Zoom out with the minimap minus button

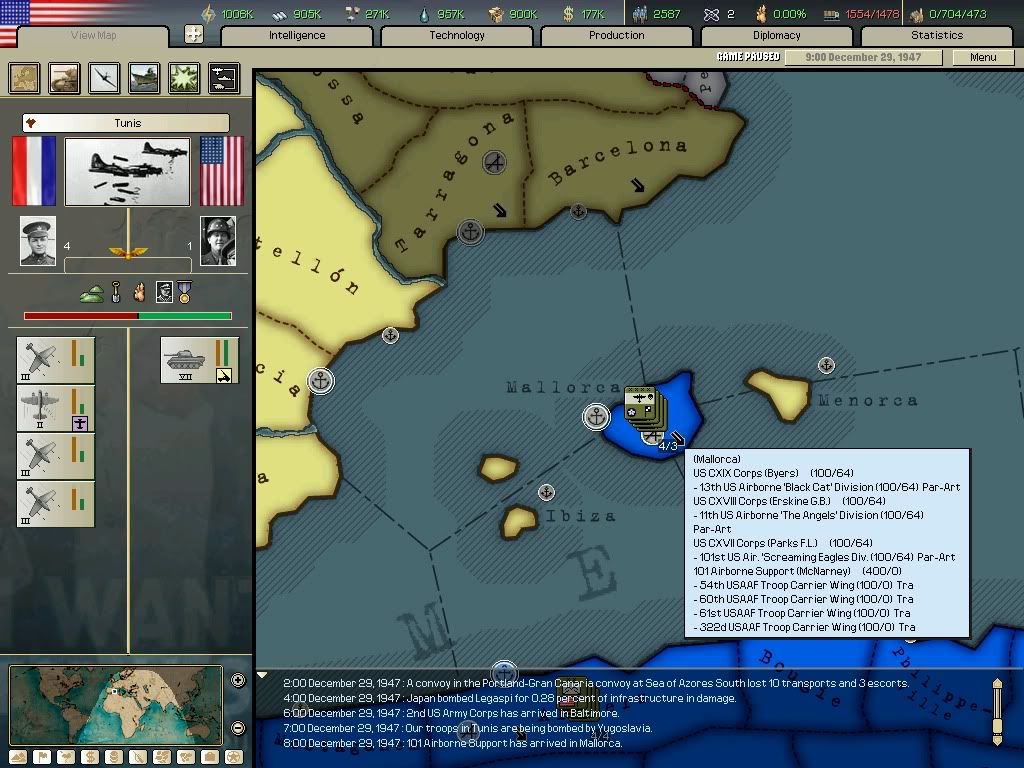(x=238, y=728)
